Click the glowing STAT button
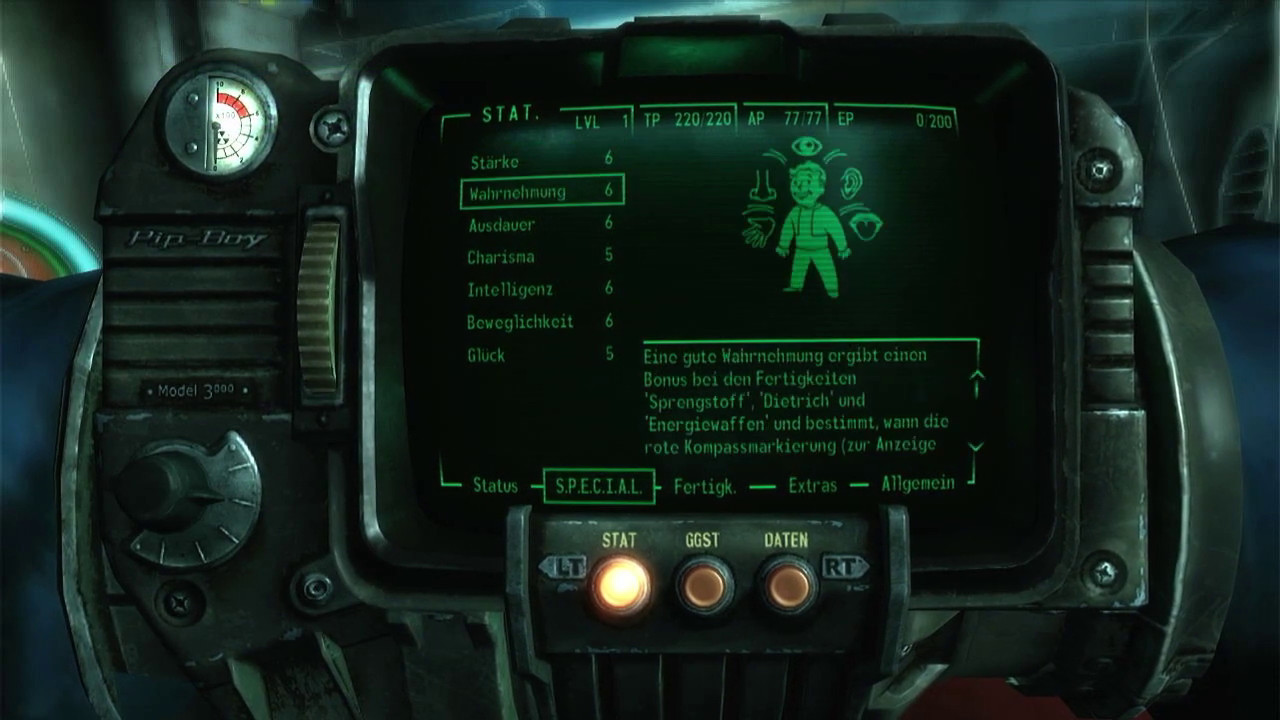Screen dimensions: 1280x720 (620, 584)
